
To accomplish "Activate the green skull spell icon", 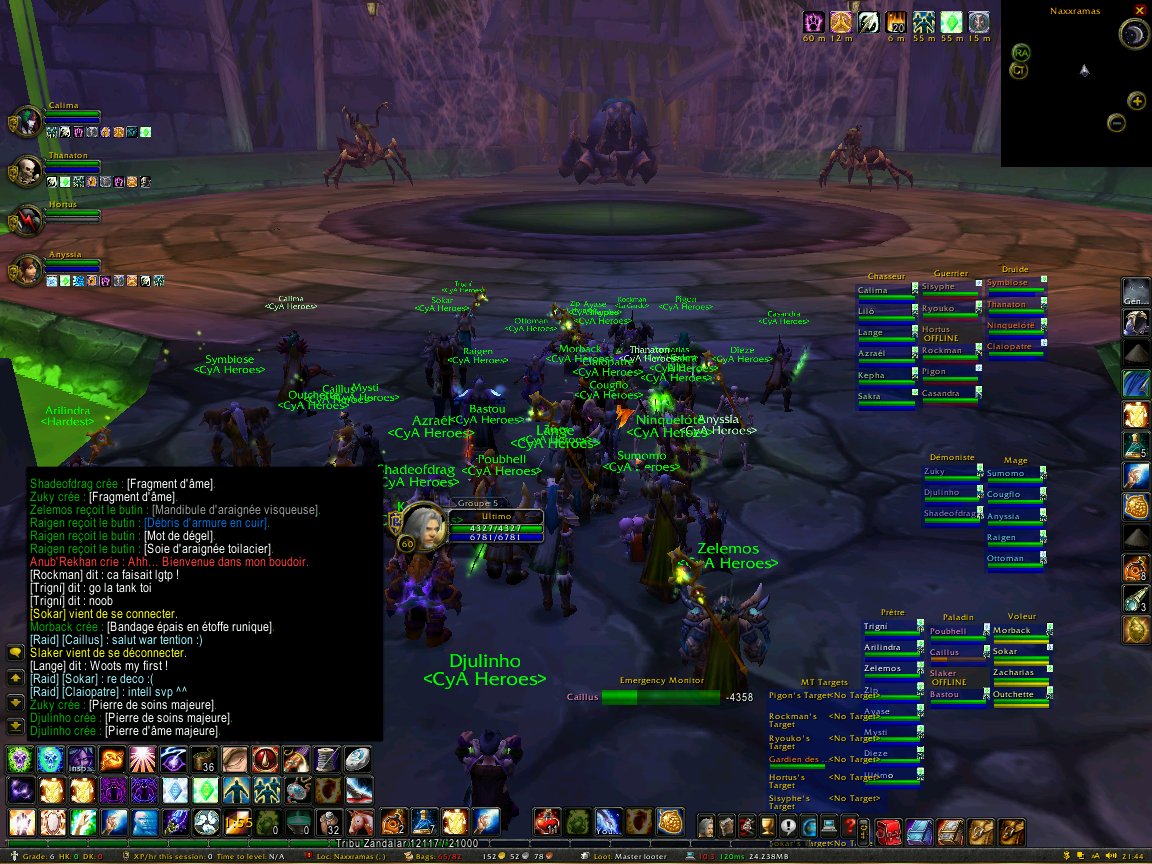I will [x=20, y=759].
